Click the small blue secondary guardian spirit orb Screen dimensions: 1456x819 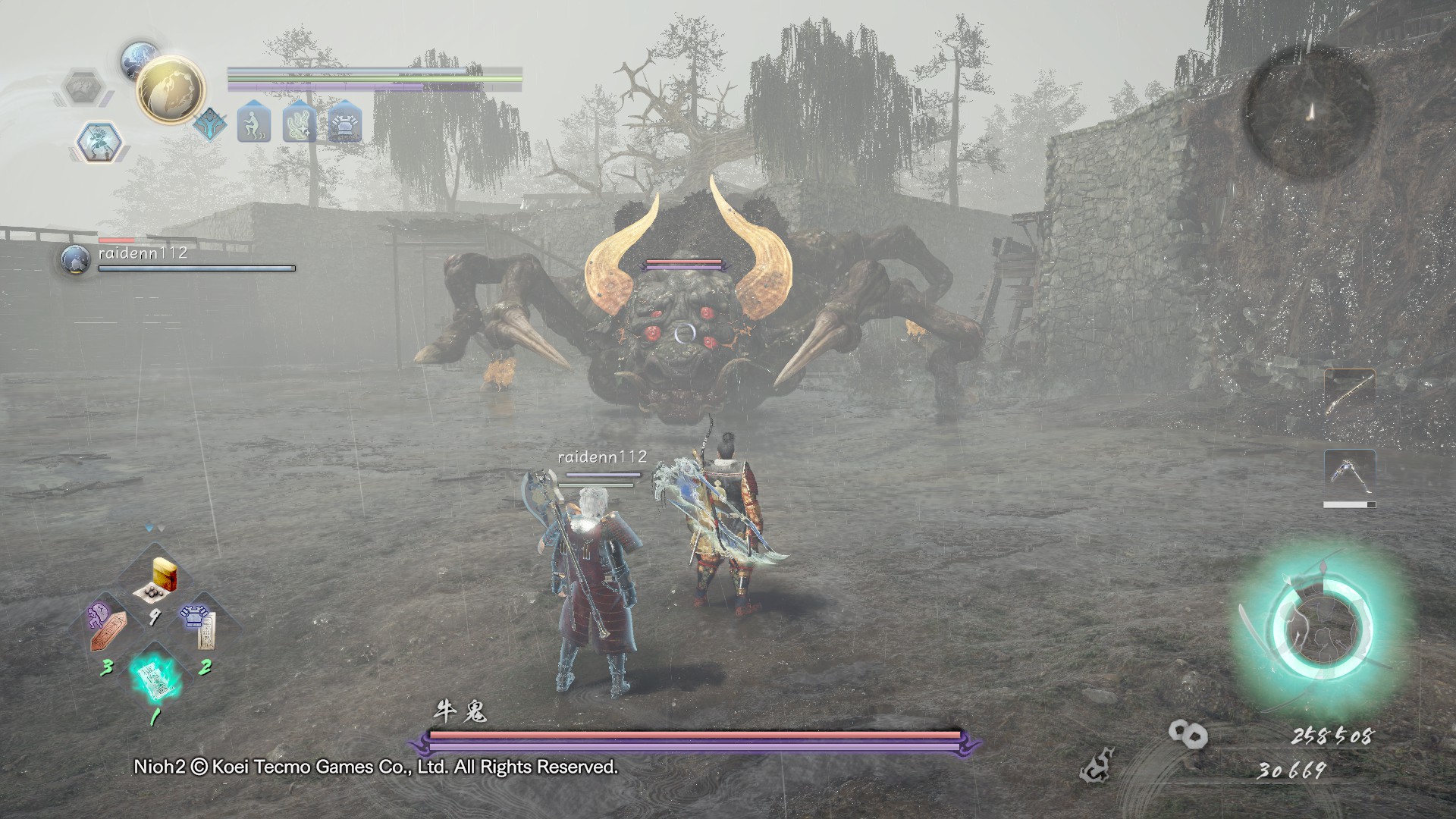(x=140, y=59)
